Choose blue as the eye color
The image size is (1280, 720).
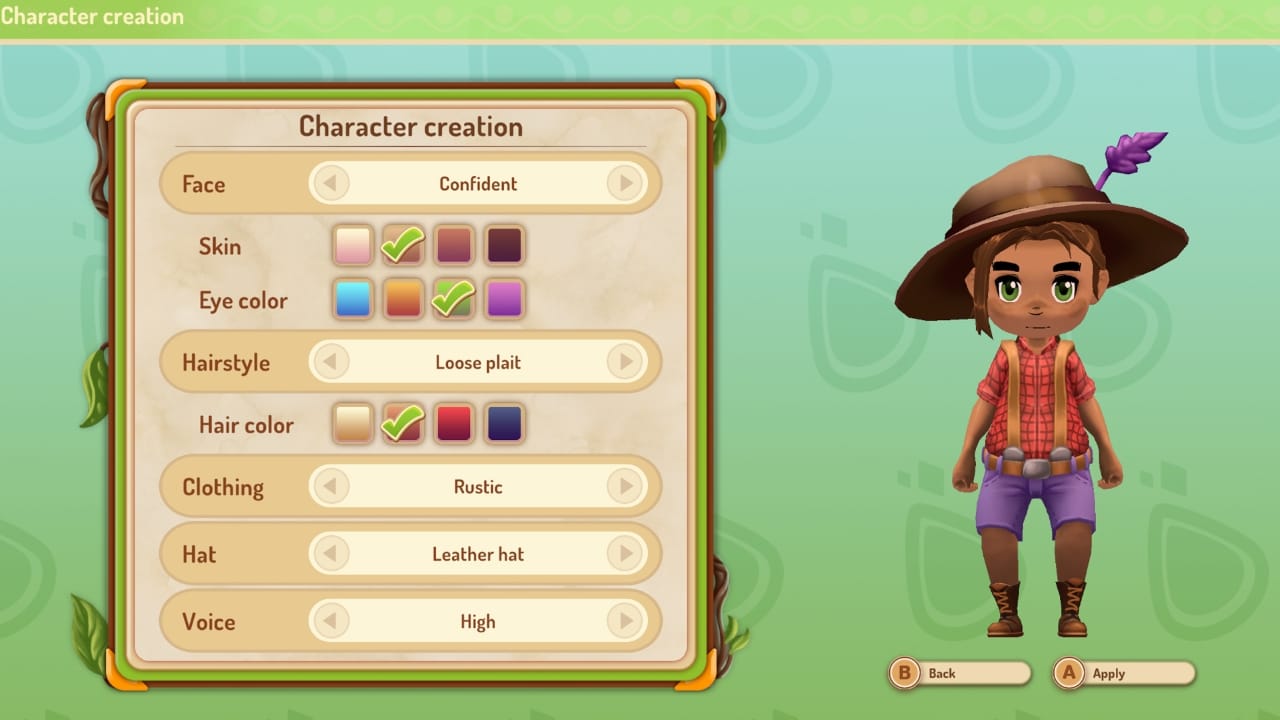(352, 299)
